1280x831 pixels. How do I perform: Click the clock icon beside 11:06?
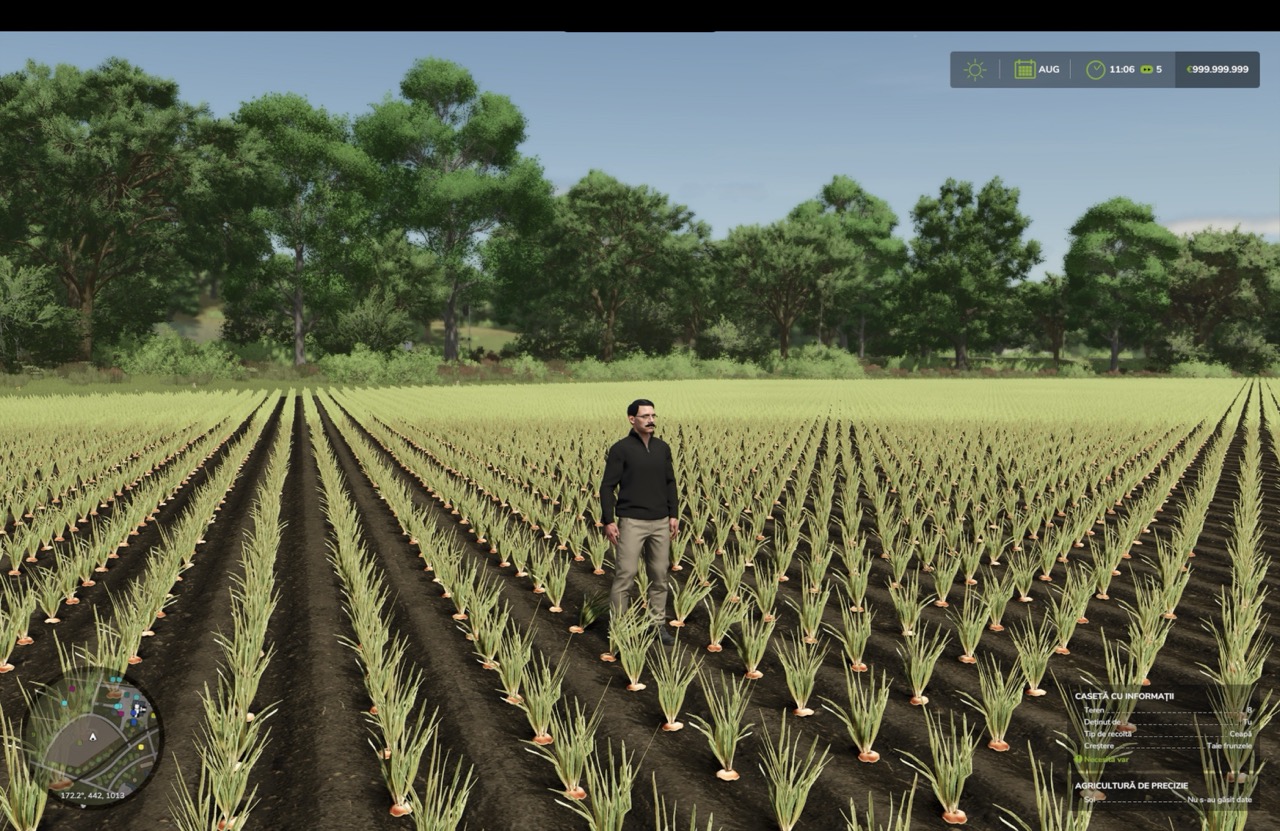tap(1096, 70)
